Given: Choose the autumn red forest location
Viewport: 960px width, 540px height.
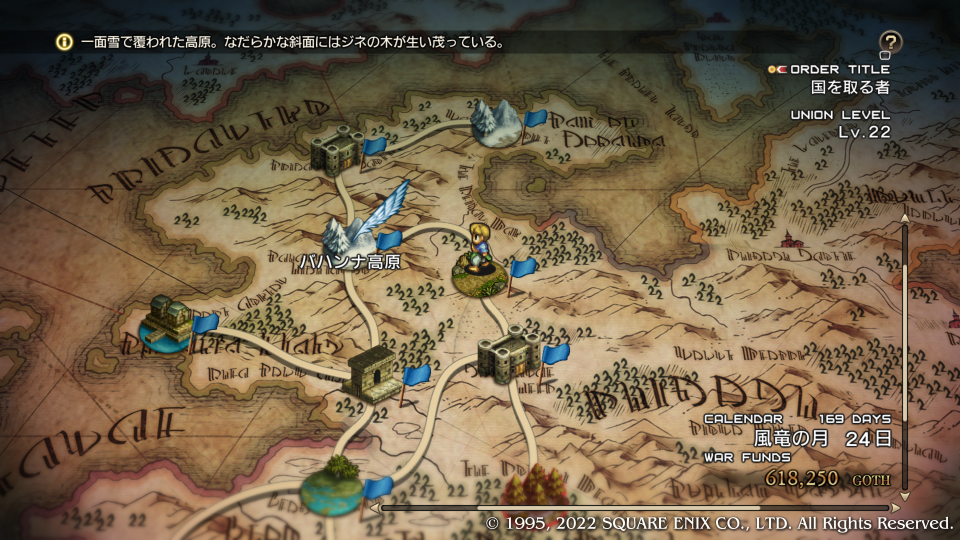Looking at the screenshot, I should [x=530, y=490].
